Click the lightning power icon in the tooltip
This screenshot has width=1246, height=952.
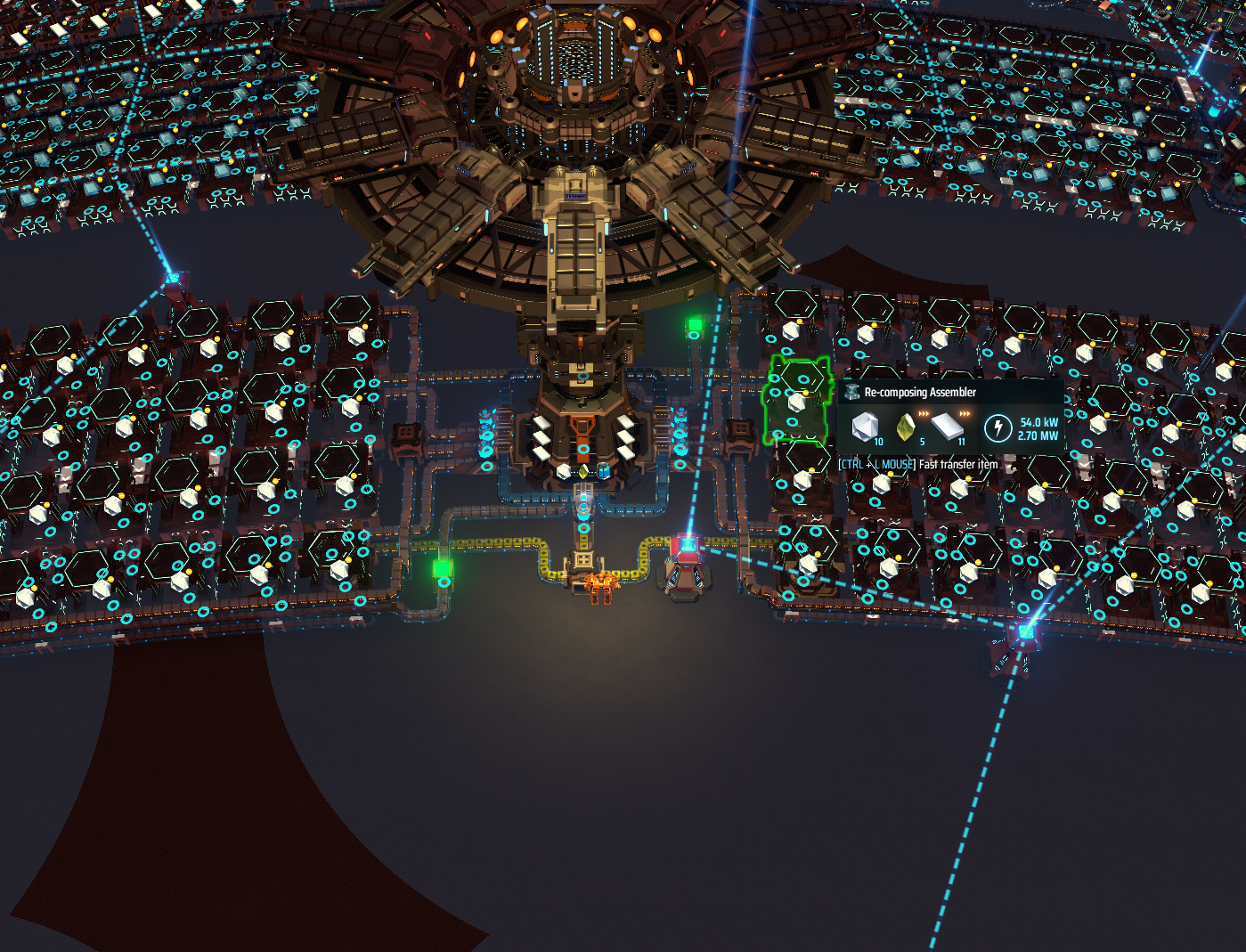998,427
